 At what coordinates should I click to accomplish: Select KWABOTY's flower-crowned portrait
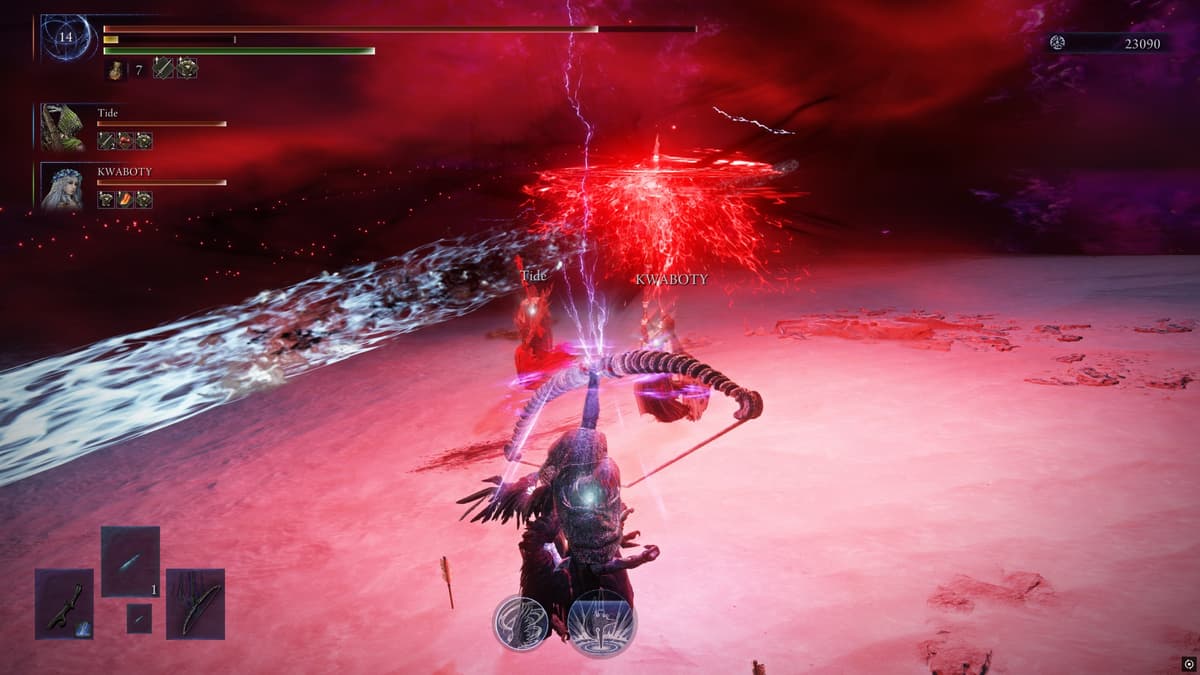(63, 186)
